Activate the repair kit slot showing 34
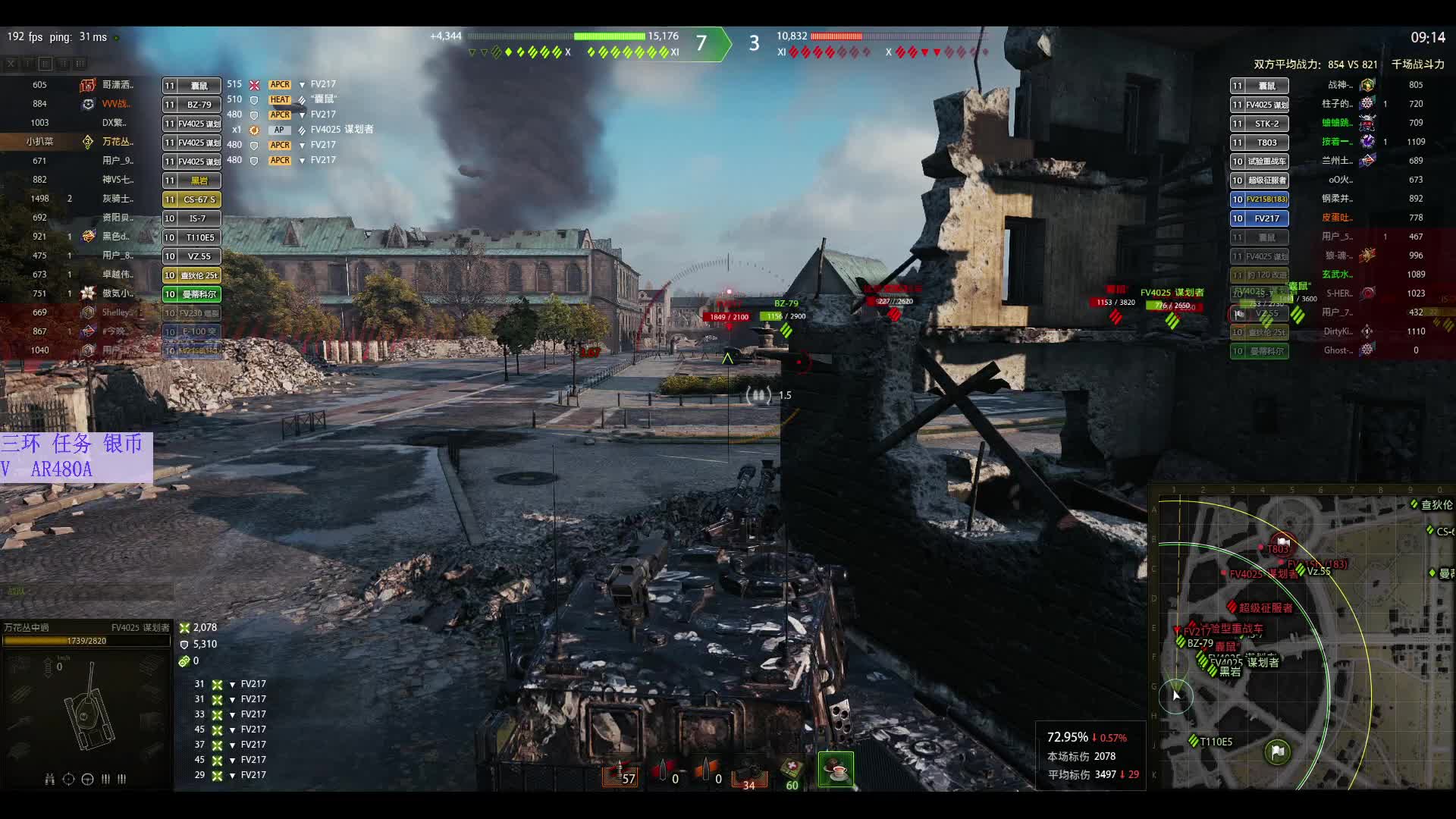1456x819 pixels. click(749, 773)
